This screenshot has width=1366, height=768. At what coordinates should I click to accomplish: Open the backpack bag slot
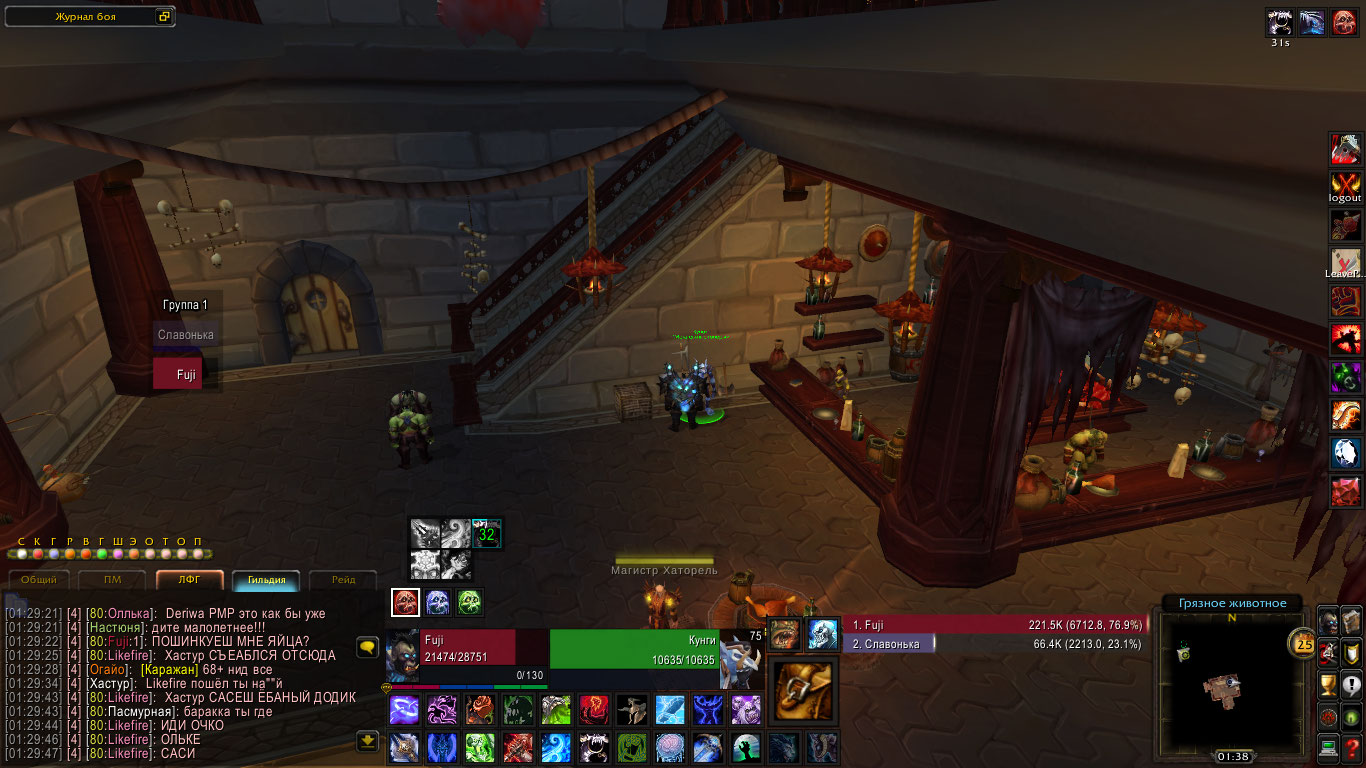804,690
